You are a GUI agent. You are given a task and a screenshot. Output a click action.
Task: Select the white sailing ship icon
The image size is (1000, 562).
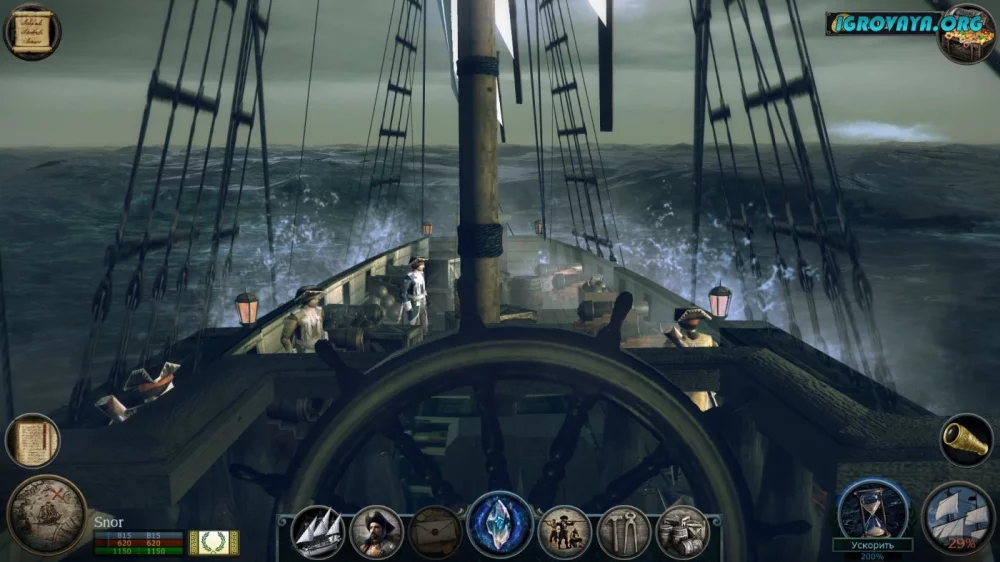pos(318,531)
